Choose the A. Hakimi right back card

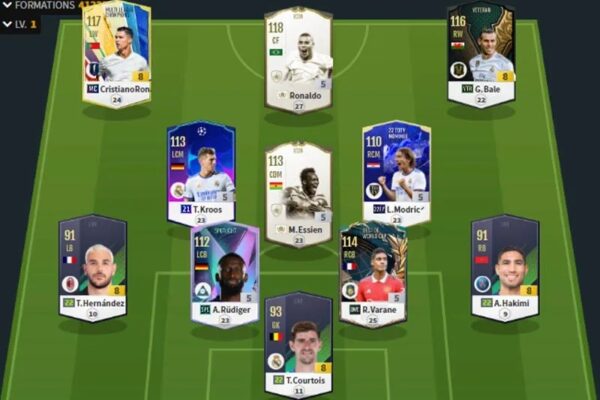[504, 265]
